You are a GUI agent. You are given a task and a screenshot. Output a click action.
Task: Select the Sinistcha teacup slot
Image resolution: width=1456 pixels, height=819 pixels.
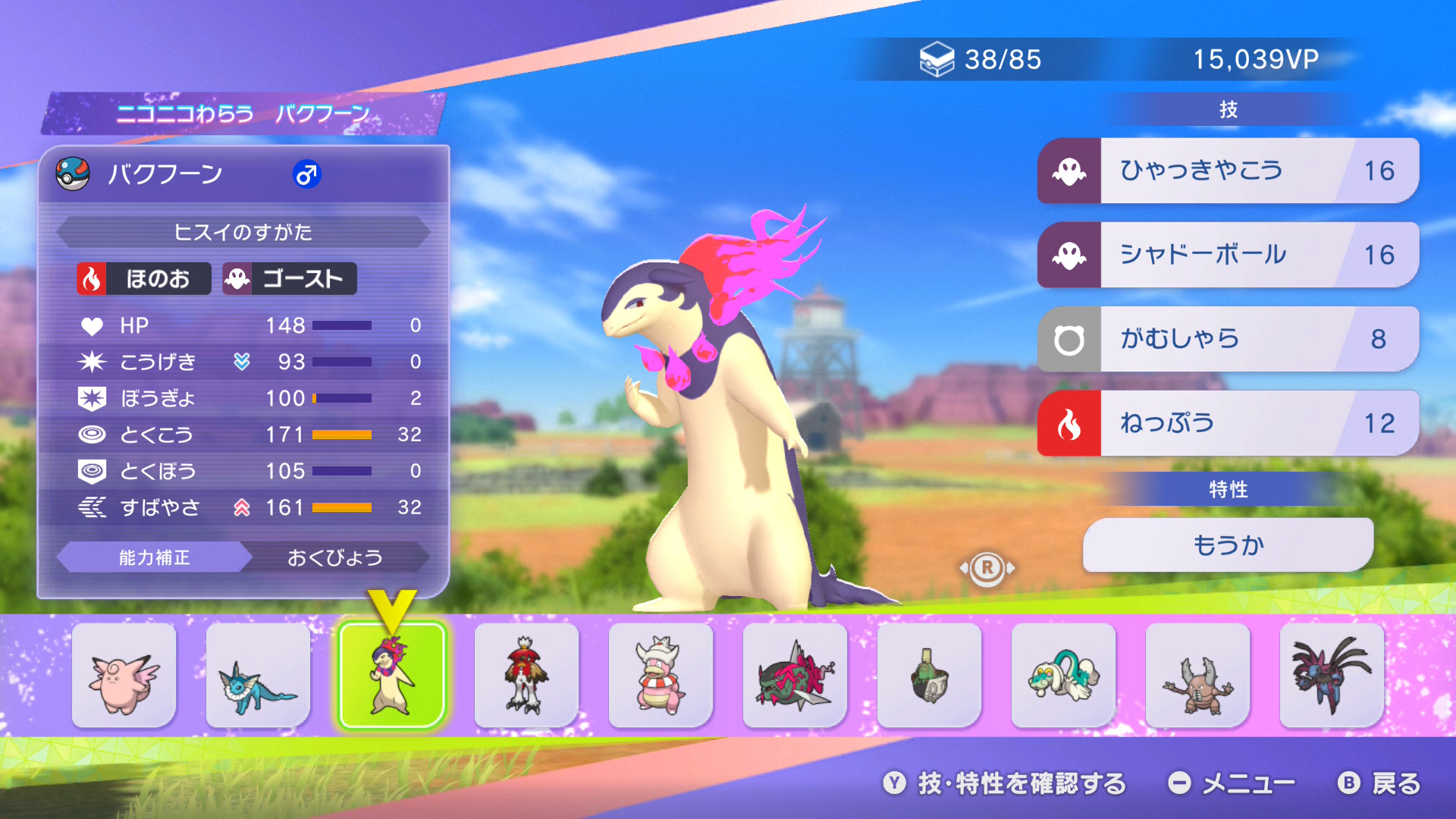(x=929, y=675)
